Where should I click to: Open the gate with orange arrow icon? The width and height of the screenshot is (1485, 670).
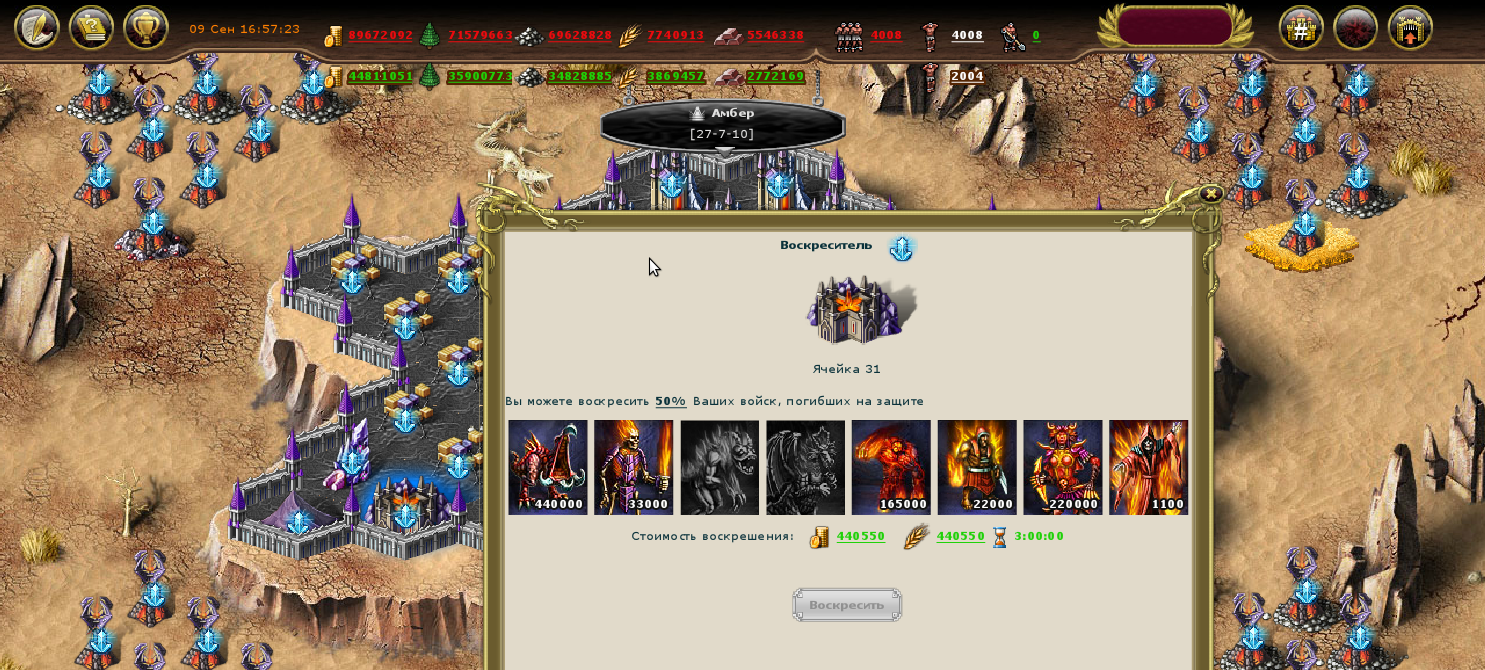(x=1411, y=28)
